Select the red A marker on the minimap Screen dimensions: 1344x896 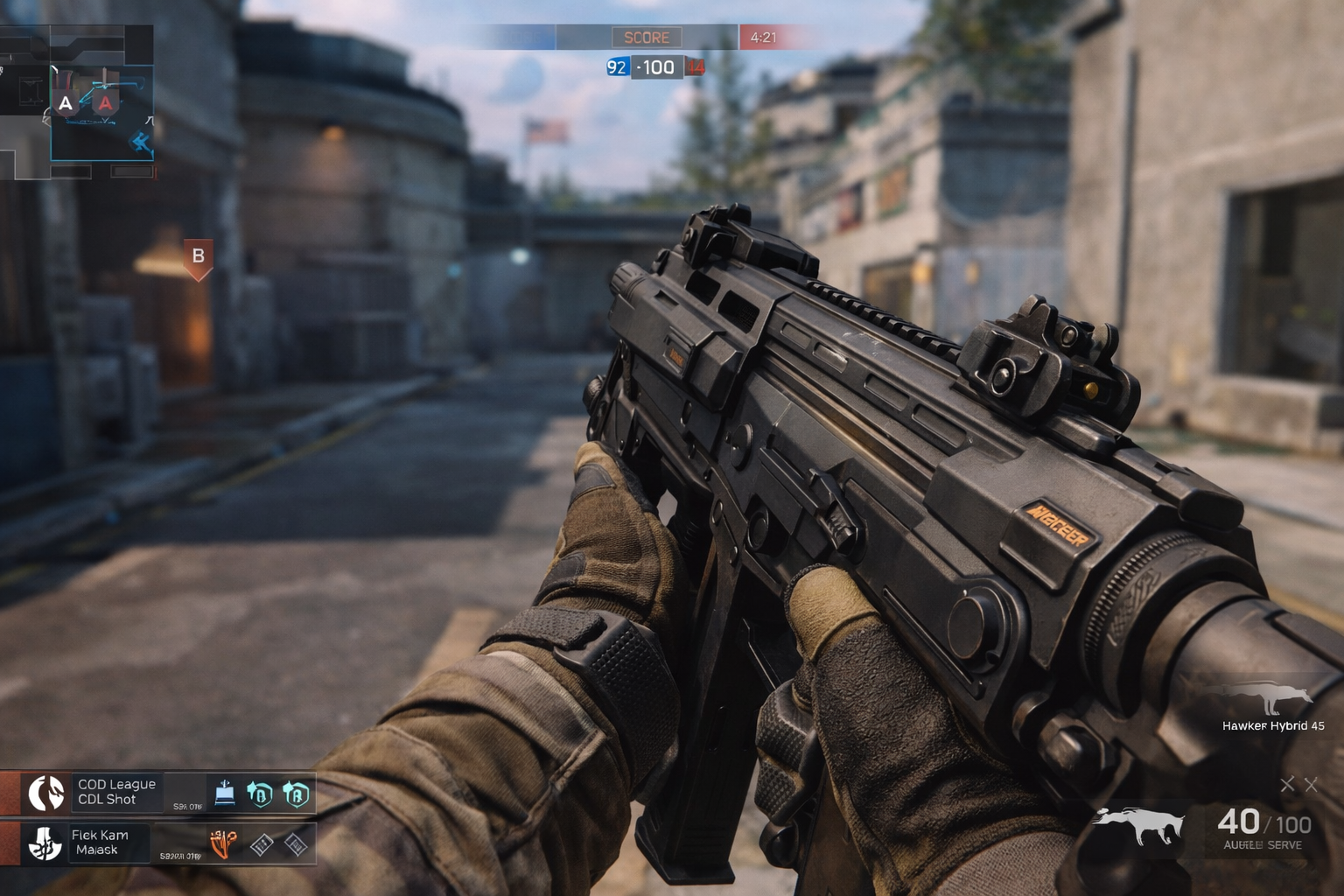tap(106, 104)
